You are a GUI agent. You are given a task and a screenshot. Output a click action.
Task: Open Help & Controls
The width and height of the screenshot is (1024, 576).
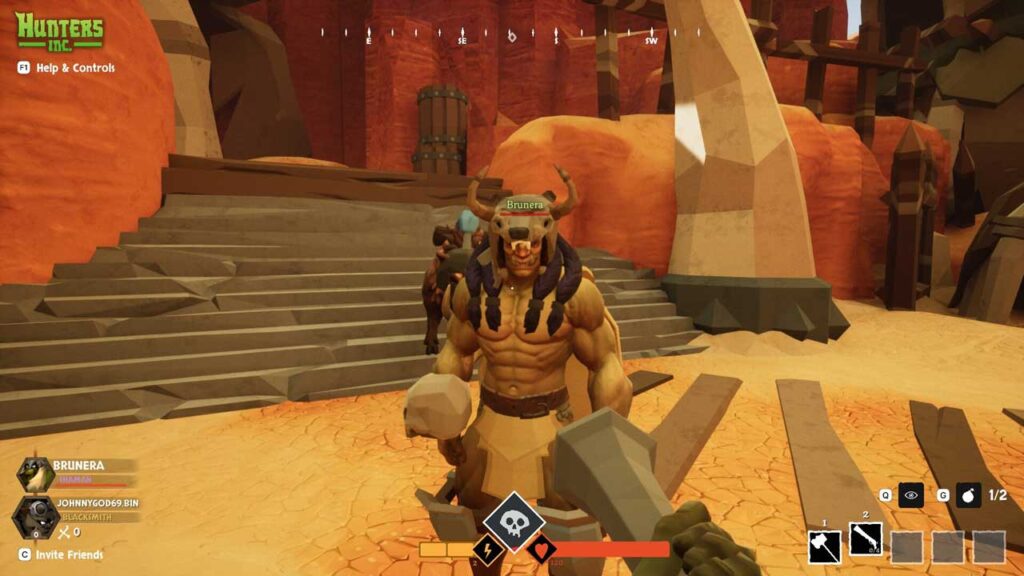click(66, 68)
